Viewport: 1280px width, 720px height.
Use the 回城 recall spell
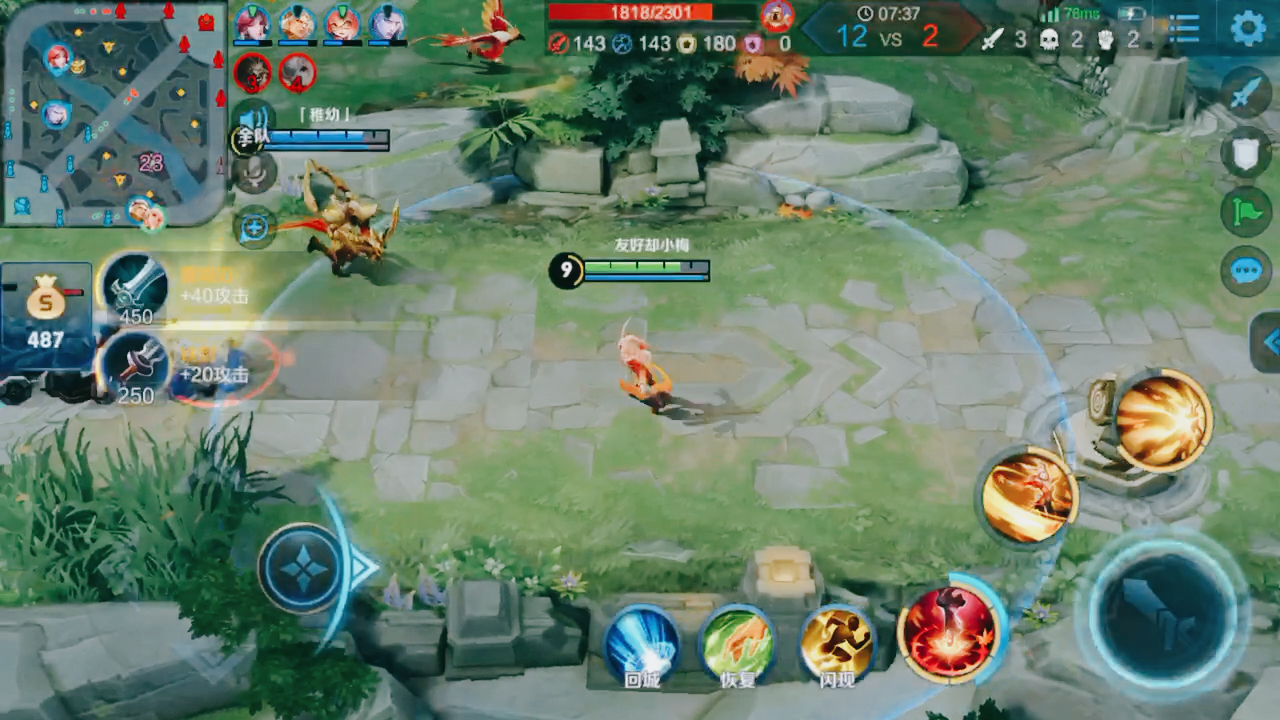pos(642,644)
